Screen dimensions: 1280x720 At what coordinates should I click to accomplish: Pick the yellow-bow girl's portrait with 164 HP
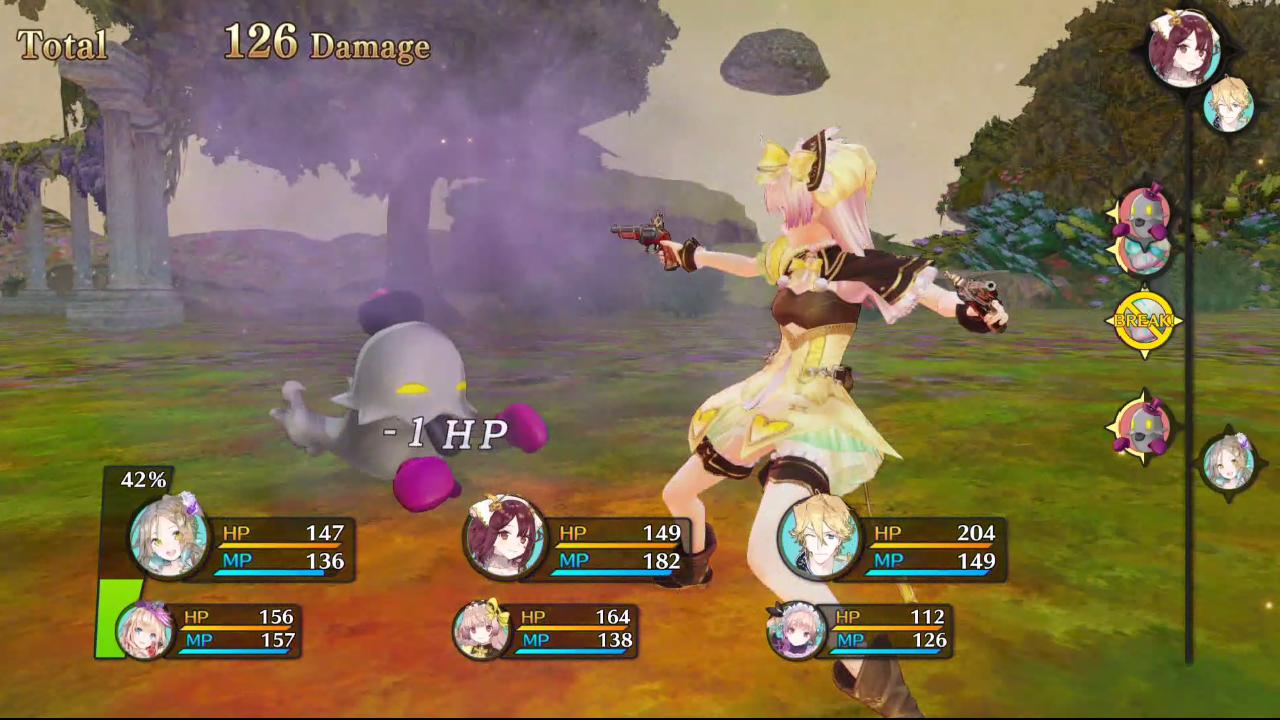coord(481,630)
